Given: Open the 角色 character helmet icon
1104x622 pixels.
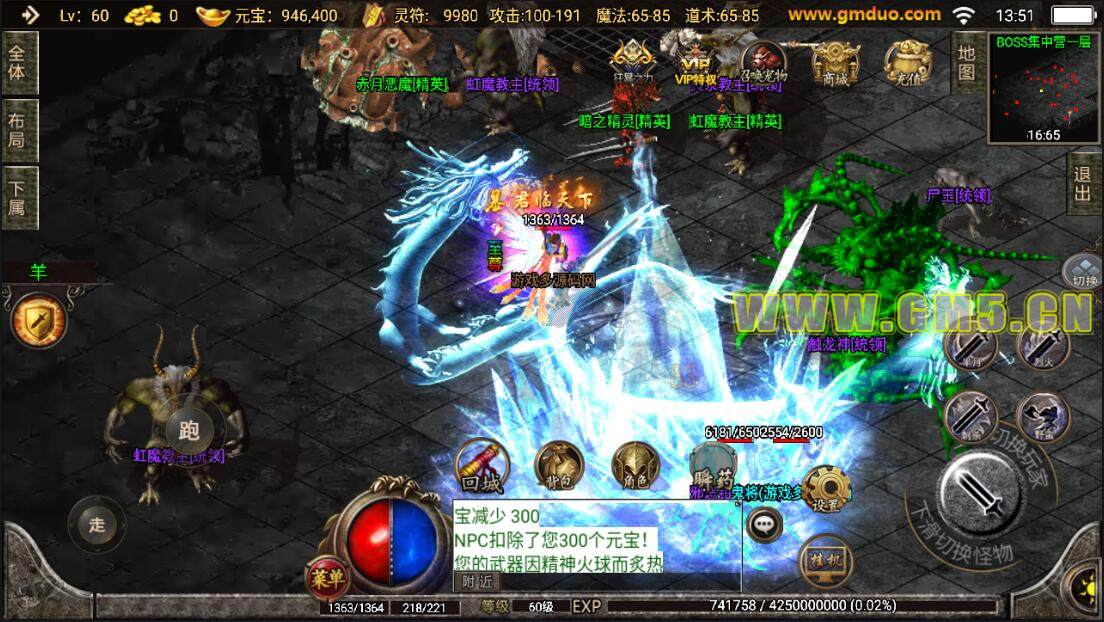Looking at the screenshot, I should point(637,468).
